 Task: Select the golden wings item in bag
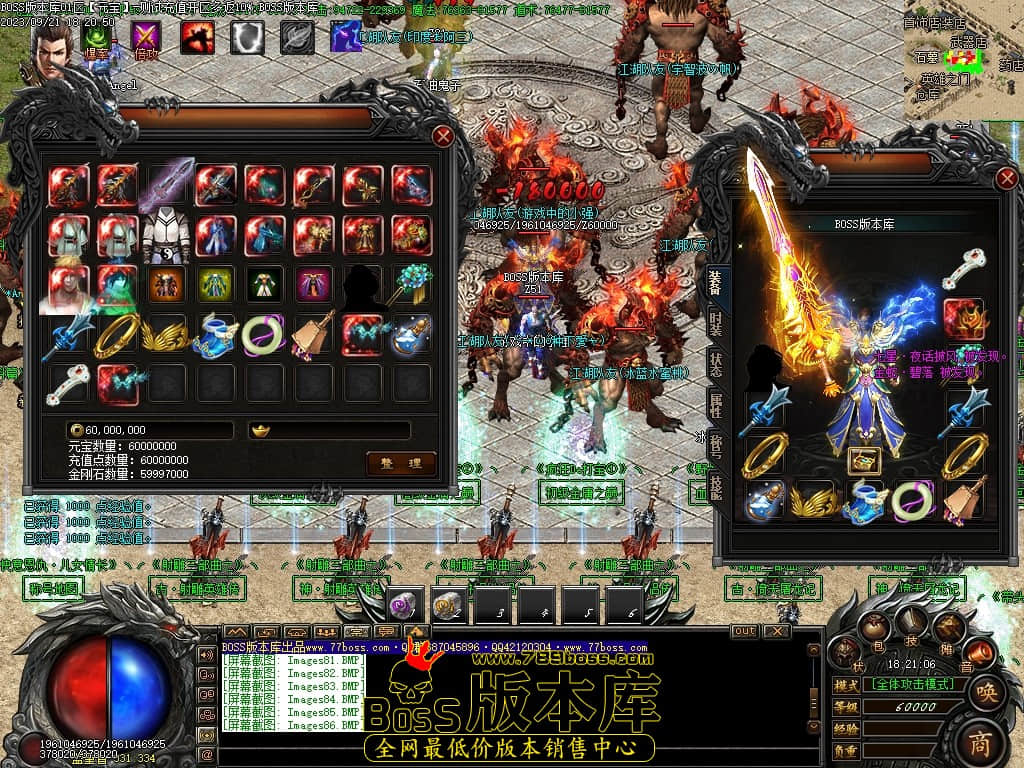point(166,334)
